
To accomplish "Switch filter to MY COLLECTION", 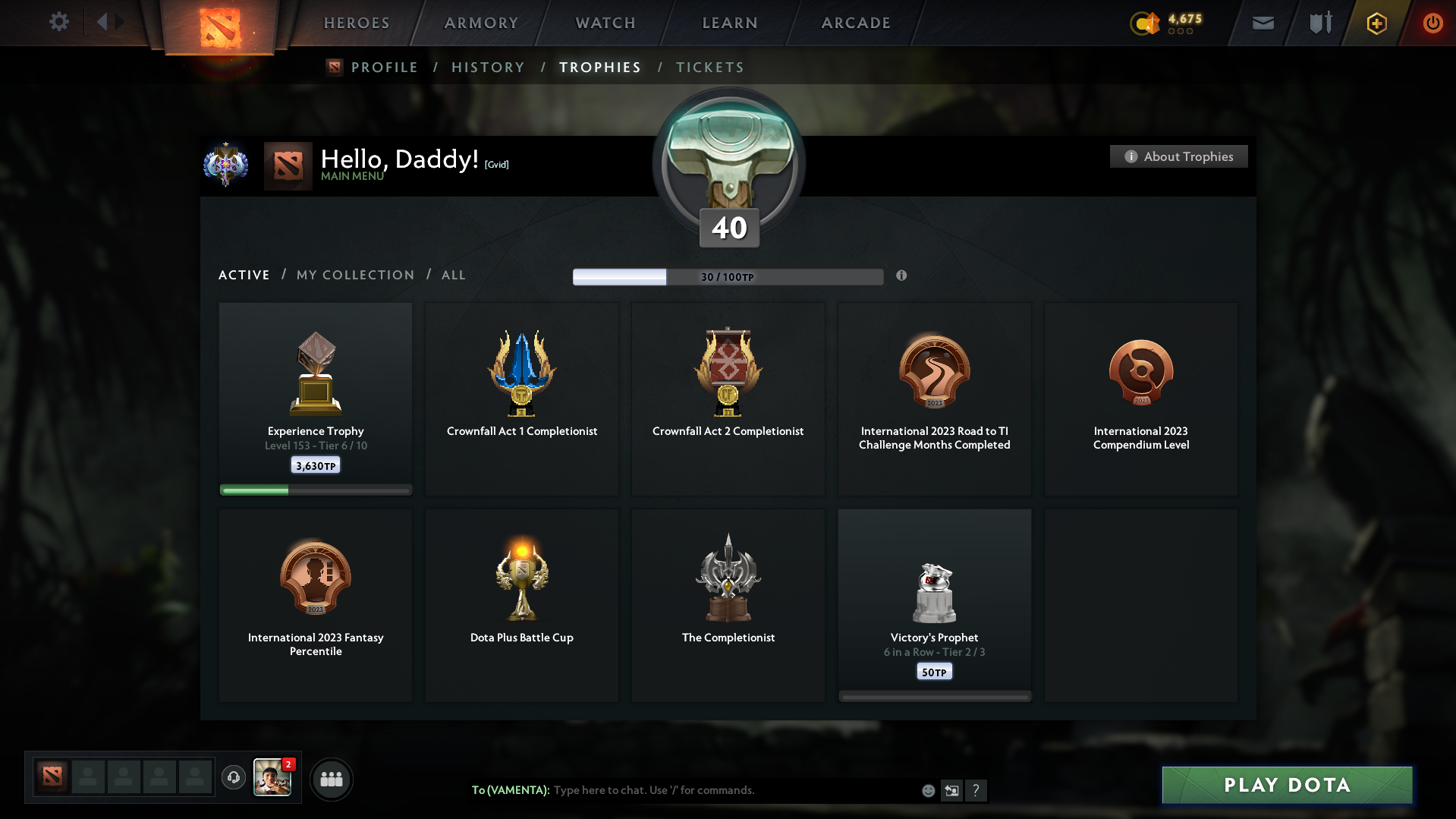I will click(354, 275).
